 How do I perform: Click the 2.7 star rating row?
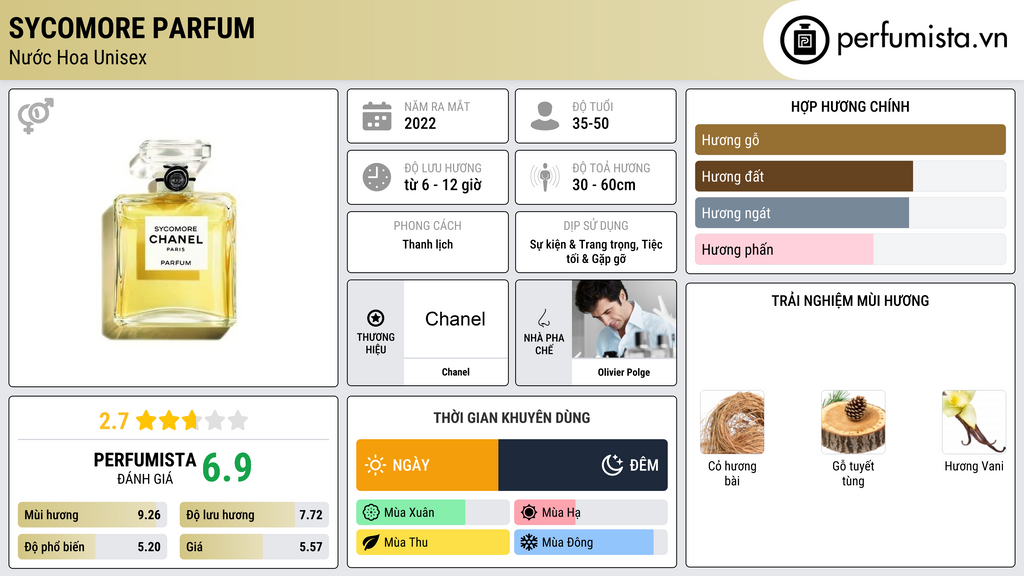173,420
